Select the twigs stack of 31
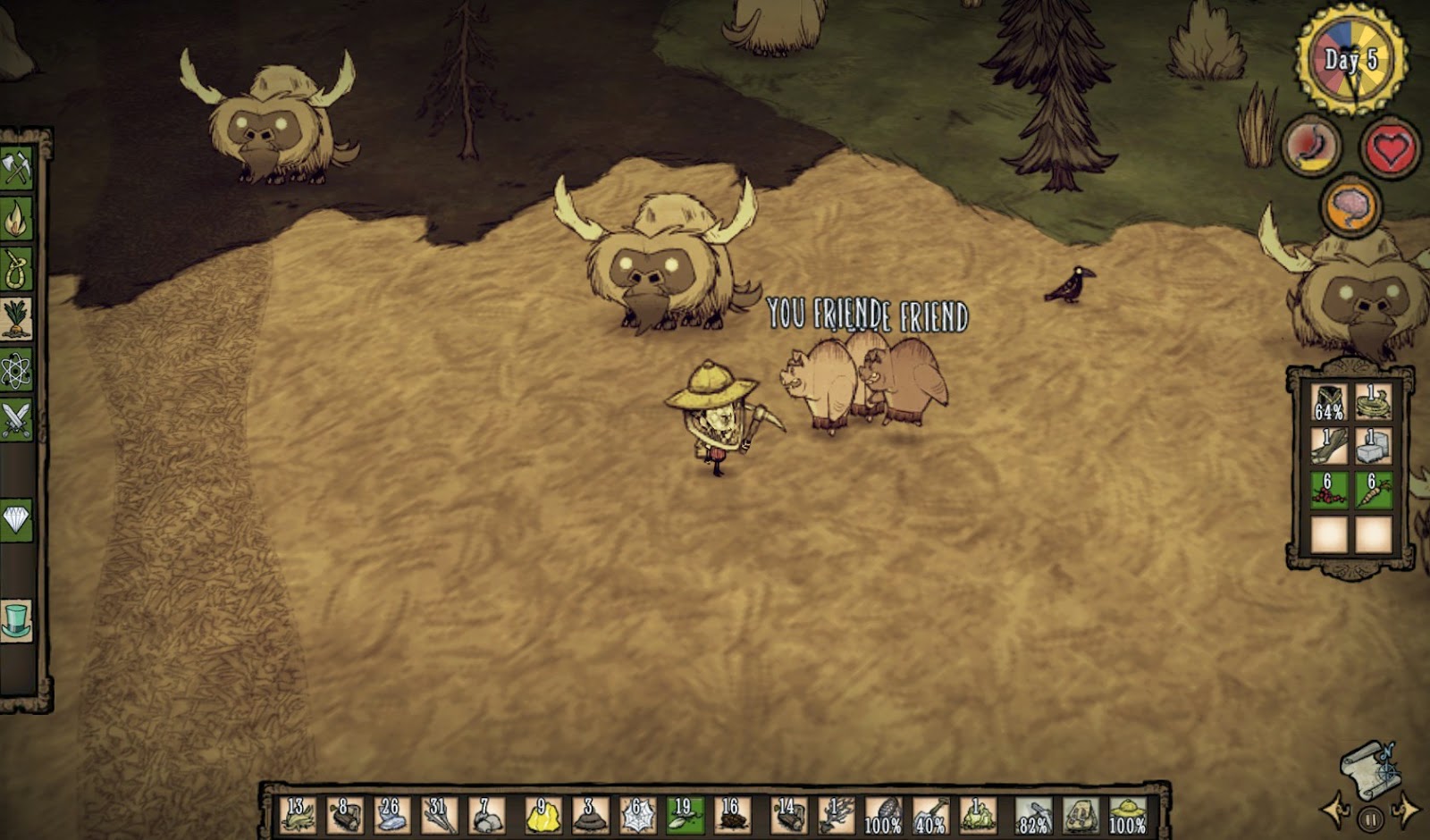 pyautogui.click(x=438, y=815)
